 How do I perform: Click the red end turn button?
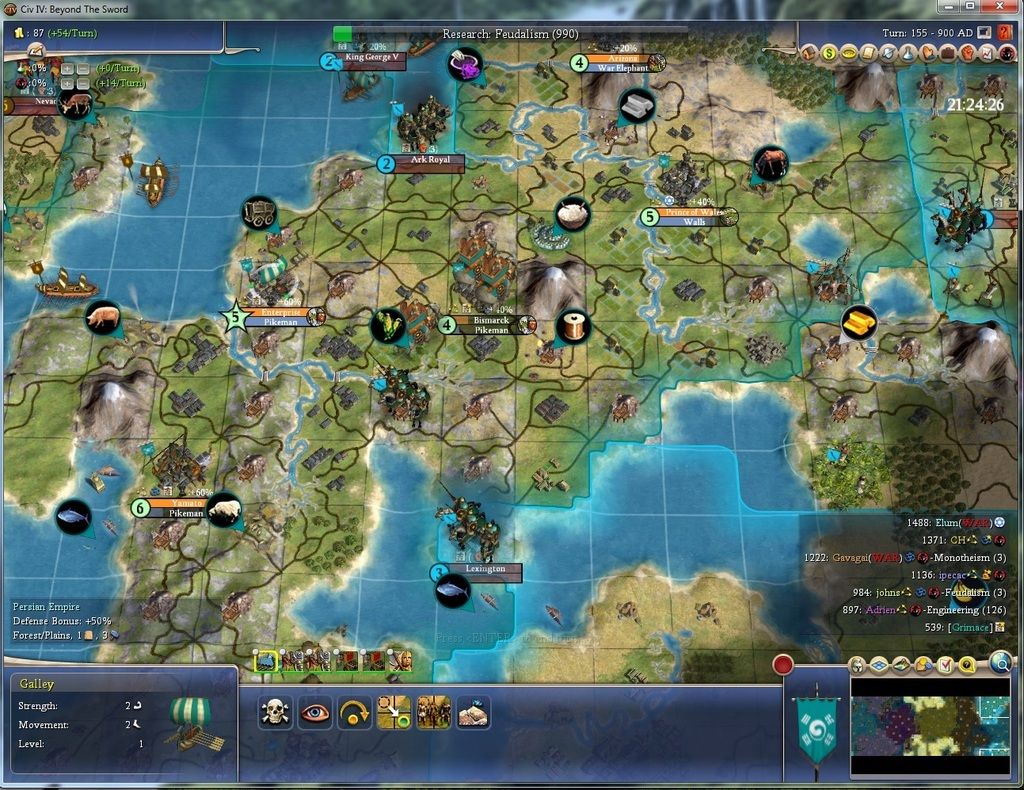[783, 664]
